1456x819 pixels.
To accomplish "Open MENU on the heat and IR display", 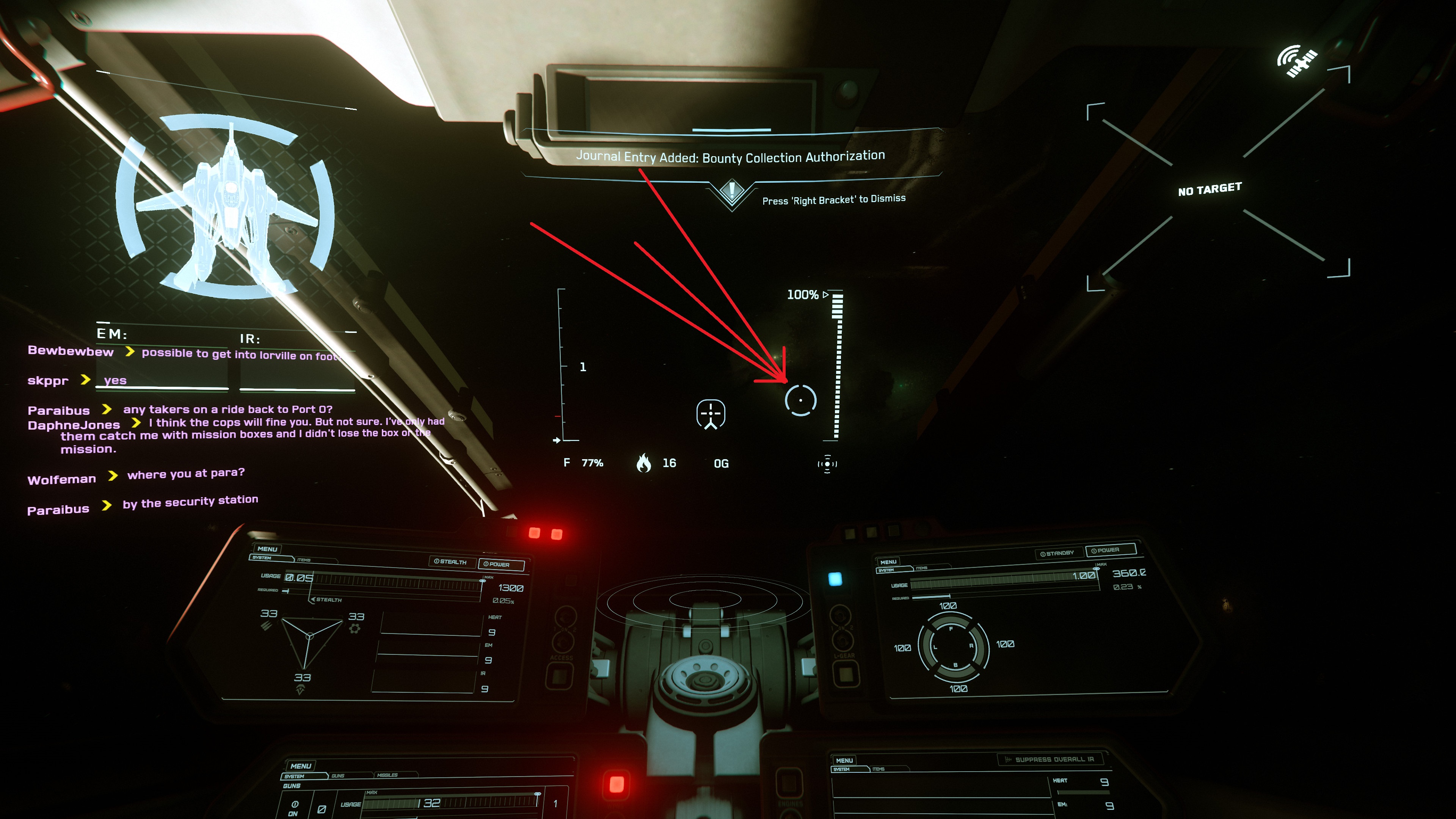I will pyautogui.click(x=844, y=760).
